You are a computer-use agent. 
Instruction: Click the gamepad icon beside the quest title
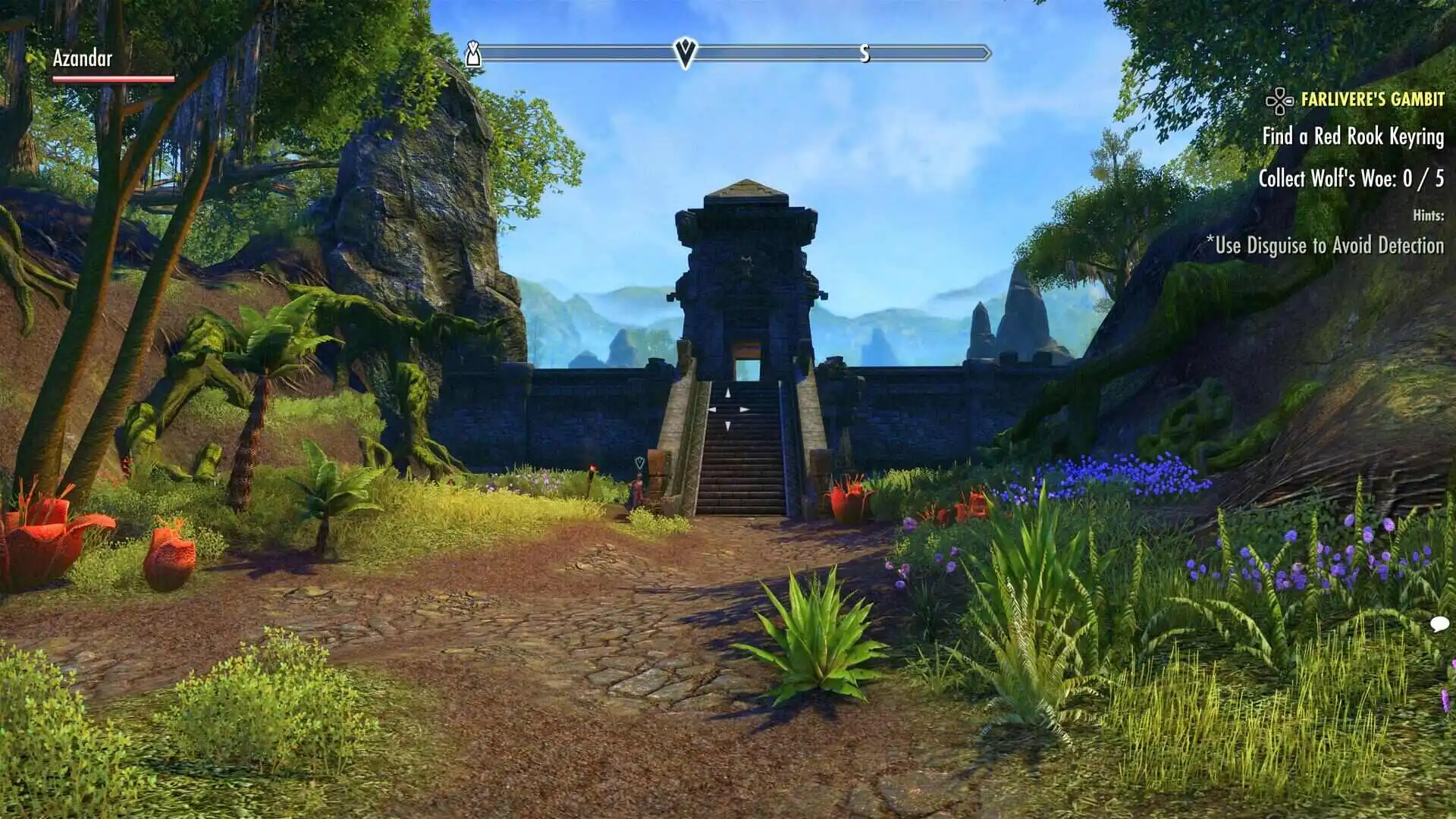pos(1279,100)
